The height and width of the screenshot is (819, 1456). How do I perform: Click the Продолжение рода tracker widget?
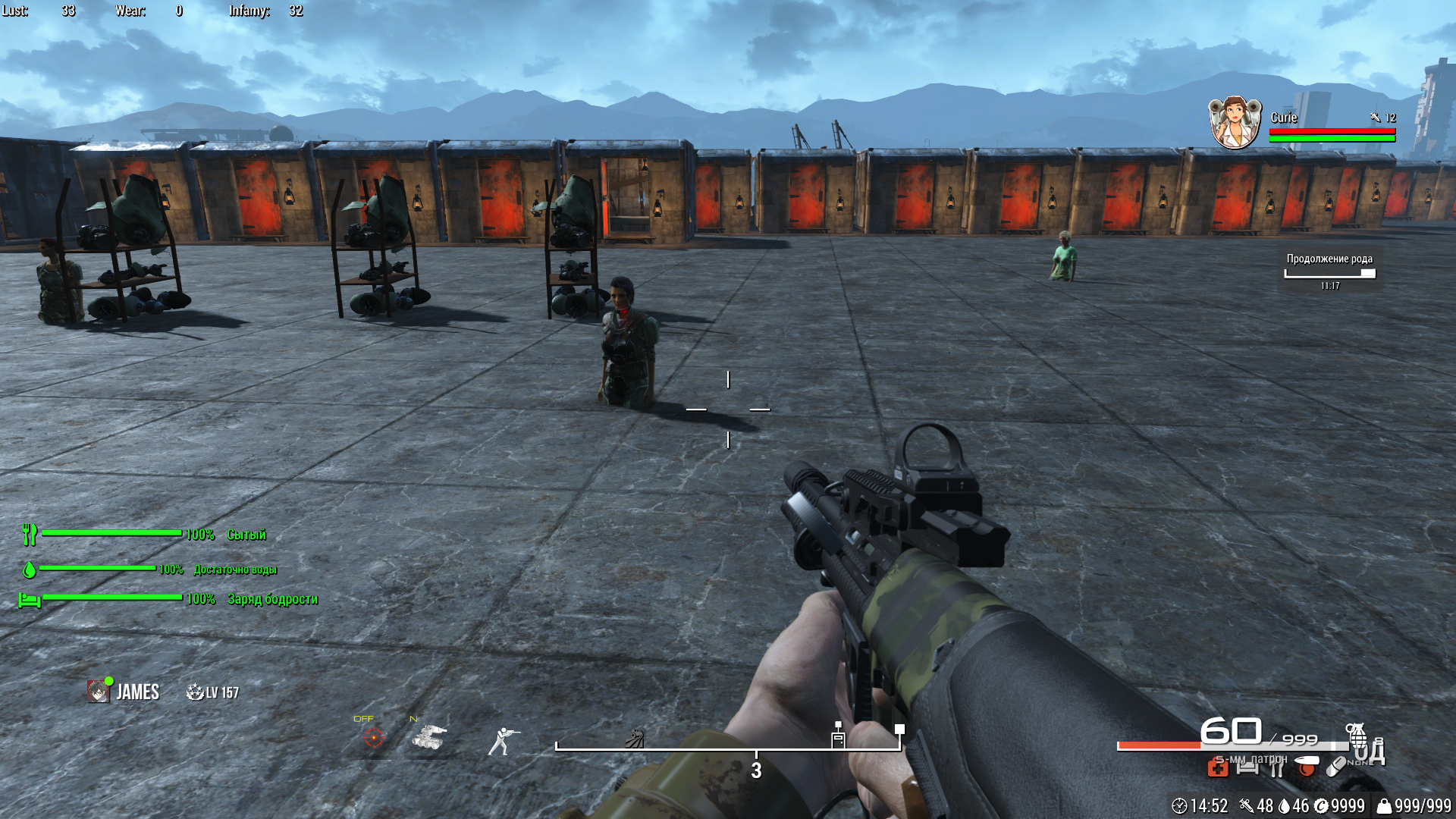tap(1329, 269)
